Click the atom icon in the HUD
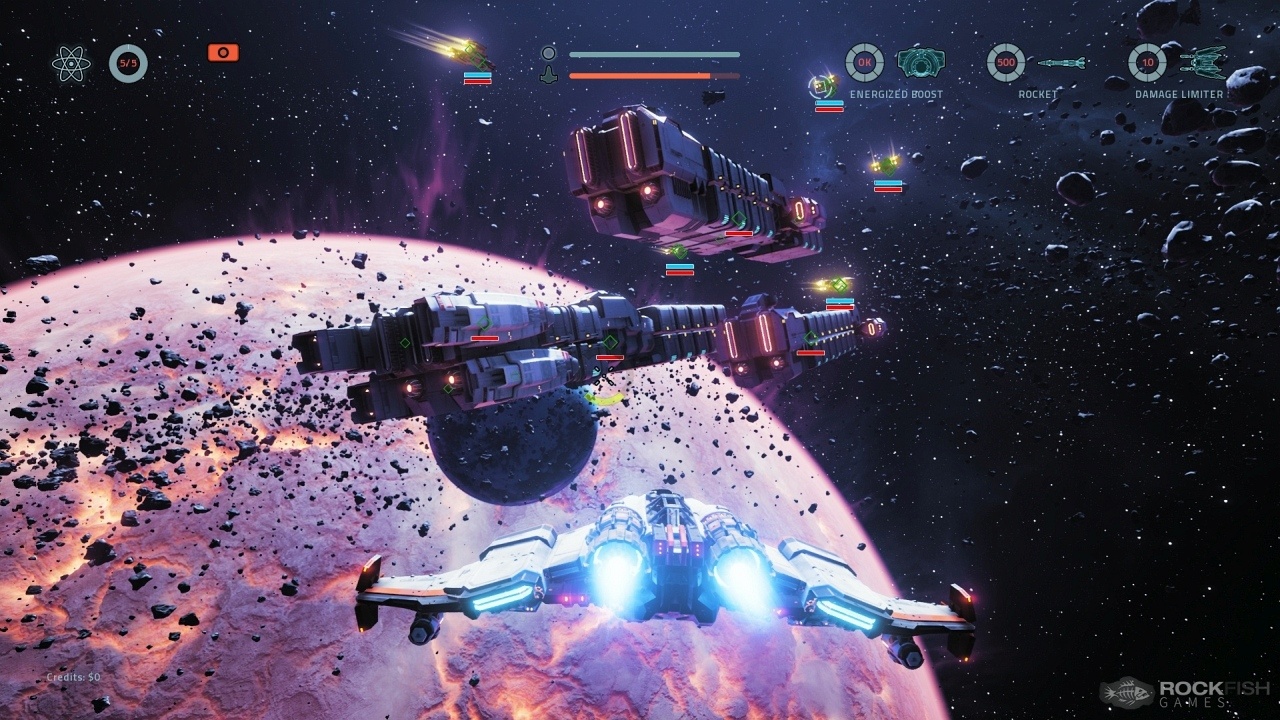This screenshot has height=720, width=1280. [x=71, y=64]
